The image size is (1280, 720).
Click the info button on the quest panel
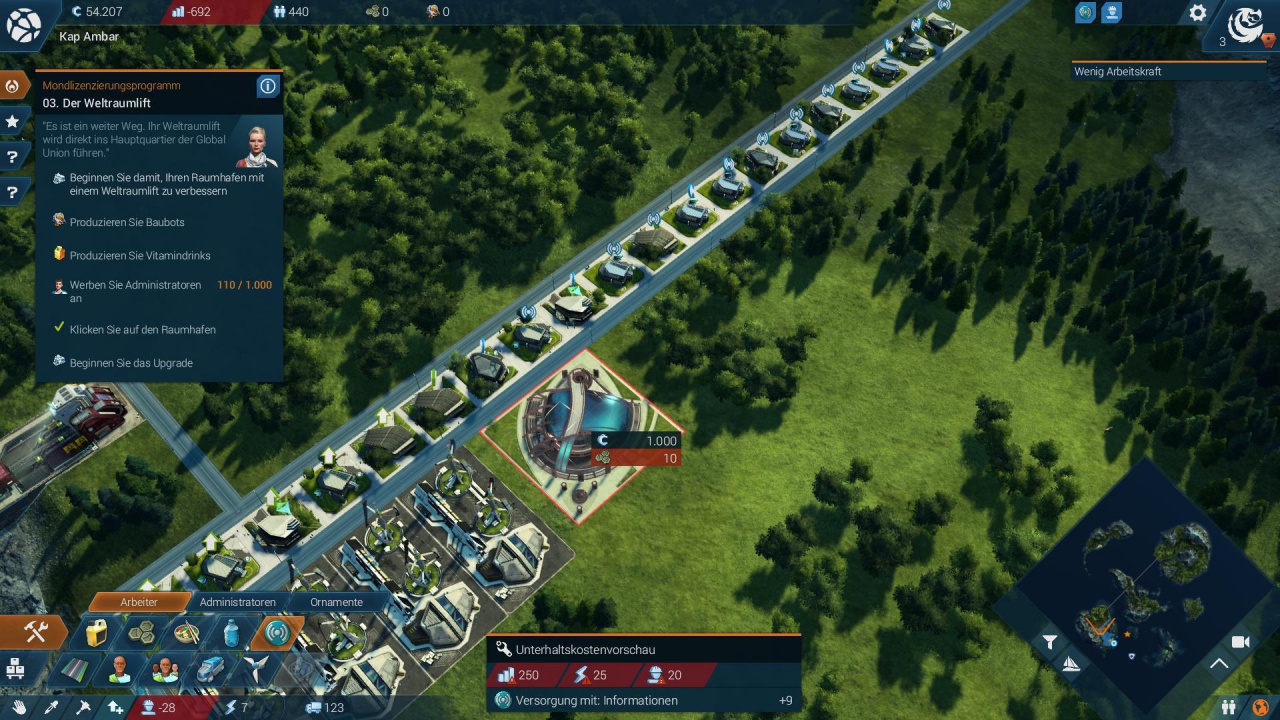267,86
